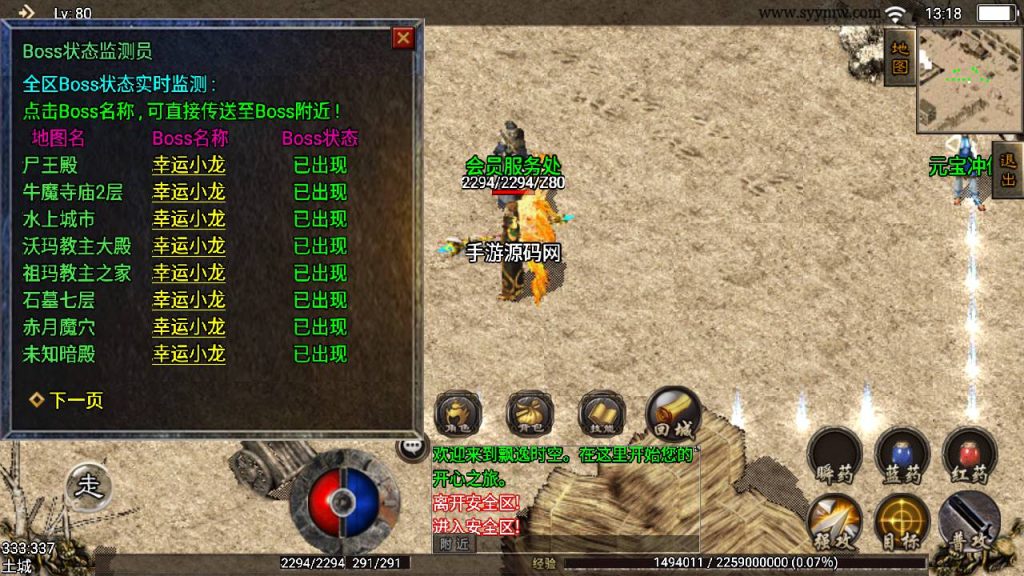This screenshot has width=1024, height=576.
Task: Close the Boss状态监测员 panel
Action: coord(403,38)
